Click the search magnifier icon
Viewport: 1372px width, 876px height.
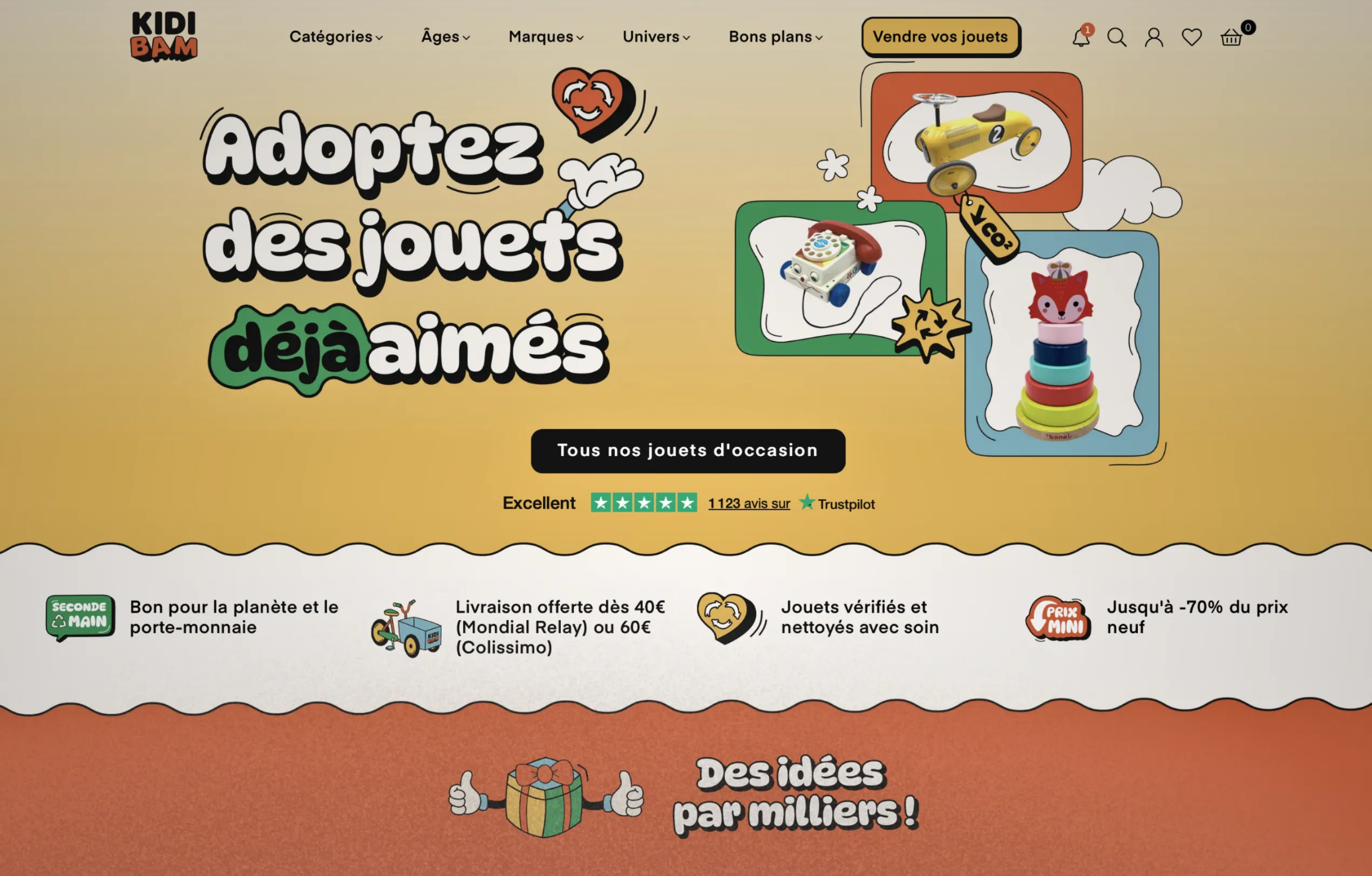point(1117,37)
